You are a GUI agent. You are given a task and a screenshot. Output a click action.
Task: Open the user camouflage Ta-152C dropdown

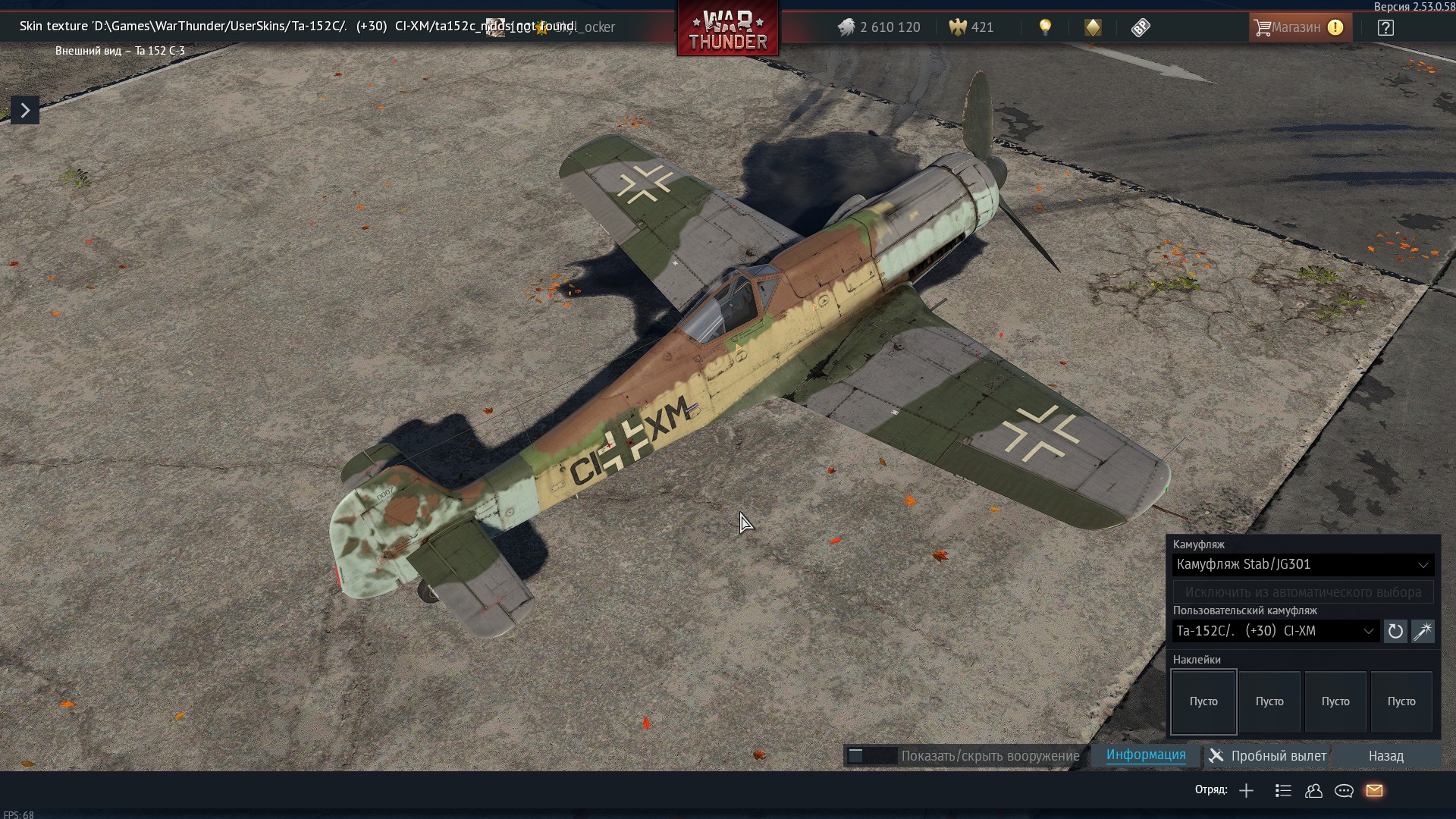[x=1276, y=631]
